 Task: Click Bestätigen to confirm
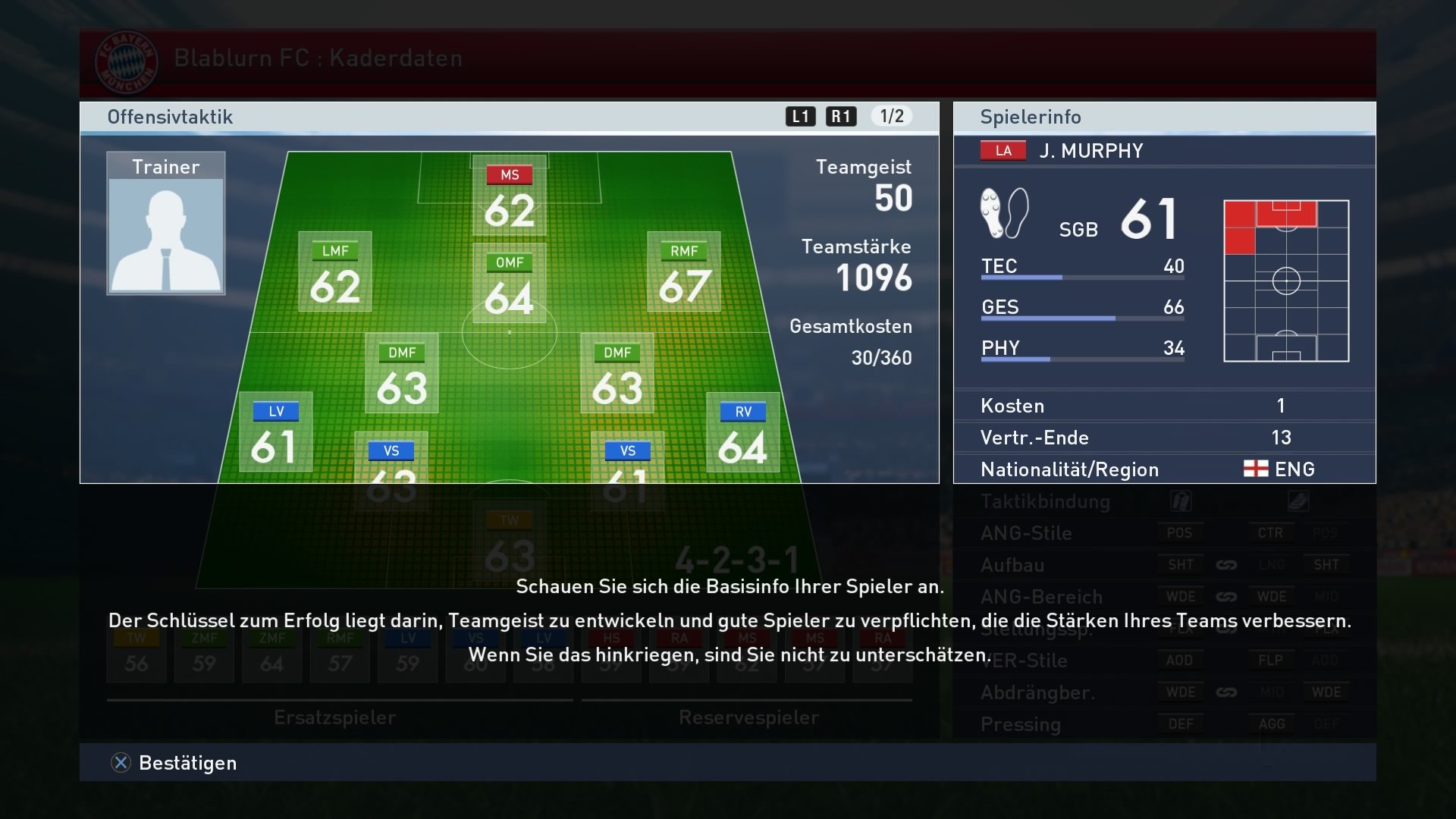[187, 763]
